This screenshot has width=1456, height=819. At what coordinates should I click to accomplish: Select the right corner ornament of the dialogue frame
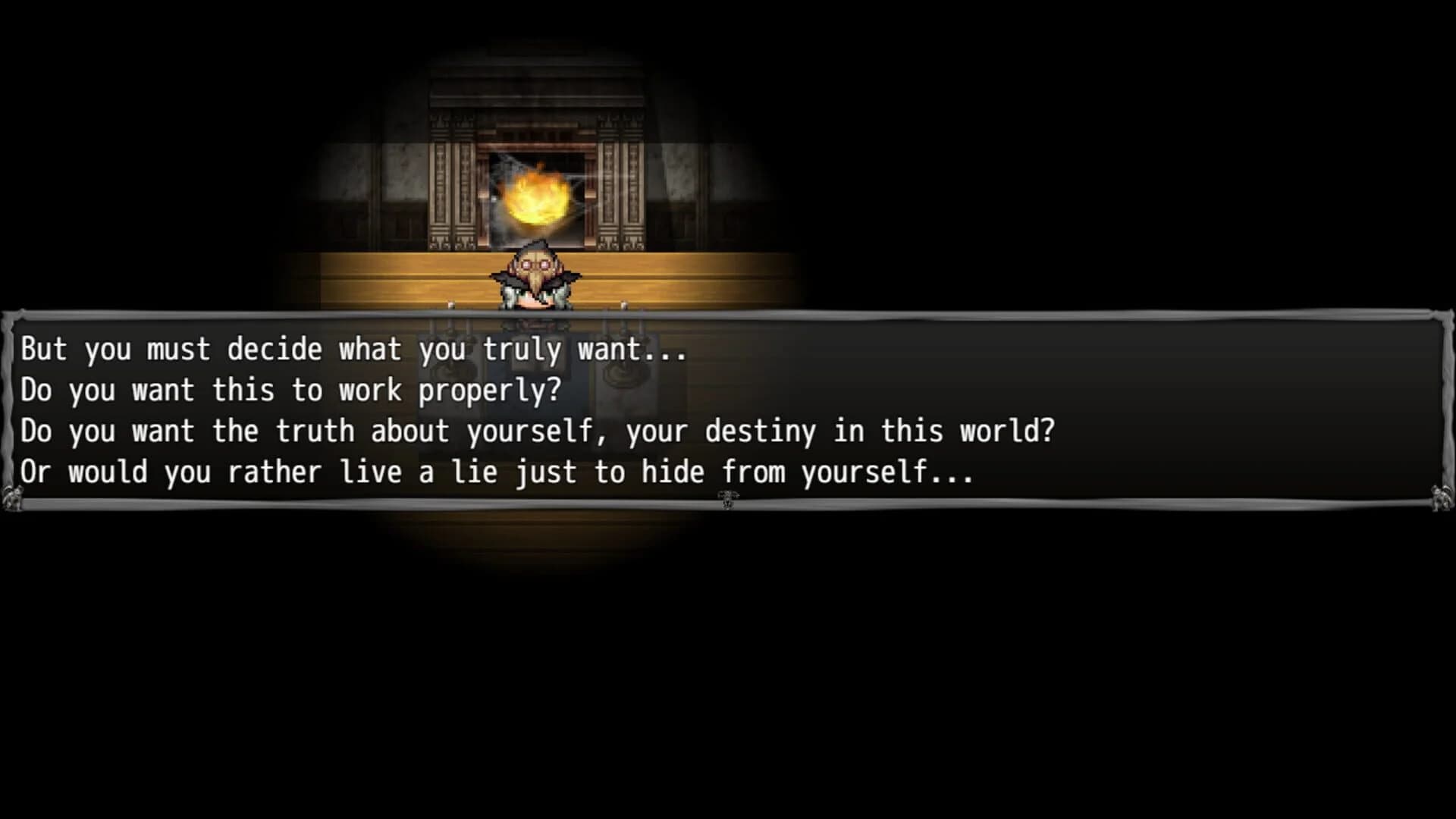coord(1439,497)
